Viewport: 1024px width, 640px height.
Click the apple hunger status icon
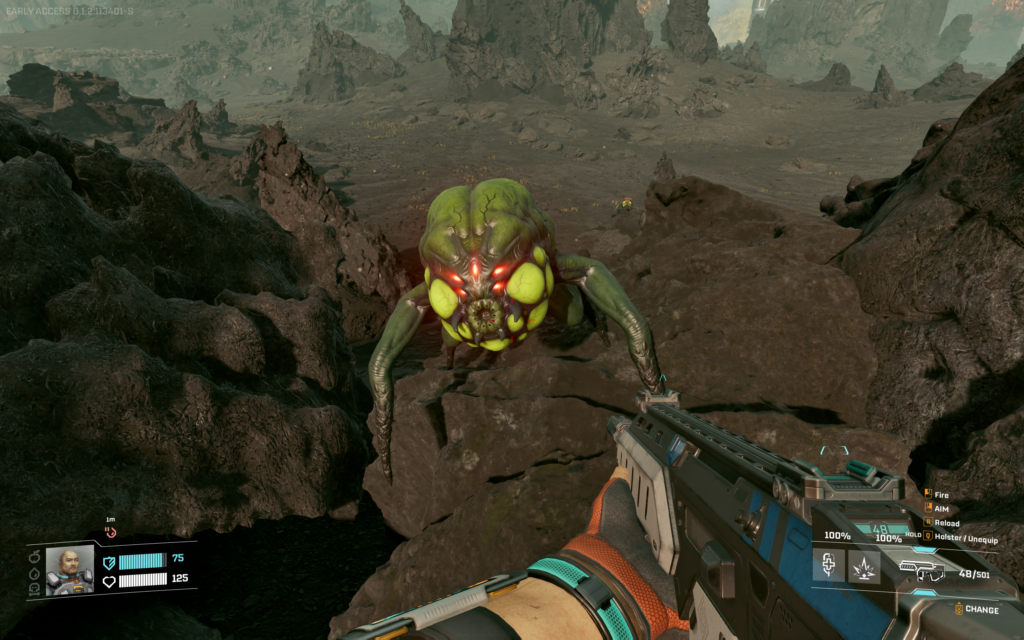point(34,556)
